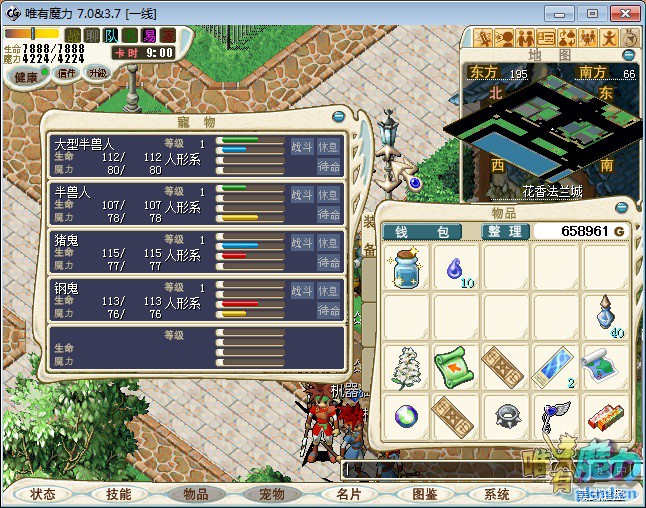Open the 技能 skills menu
Image resolution: width=646 pixels, height=508 pixels.
click(x=119, y=494)
